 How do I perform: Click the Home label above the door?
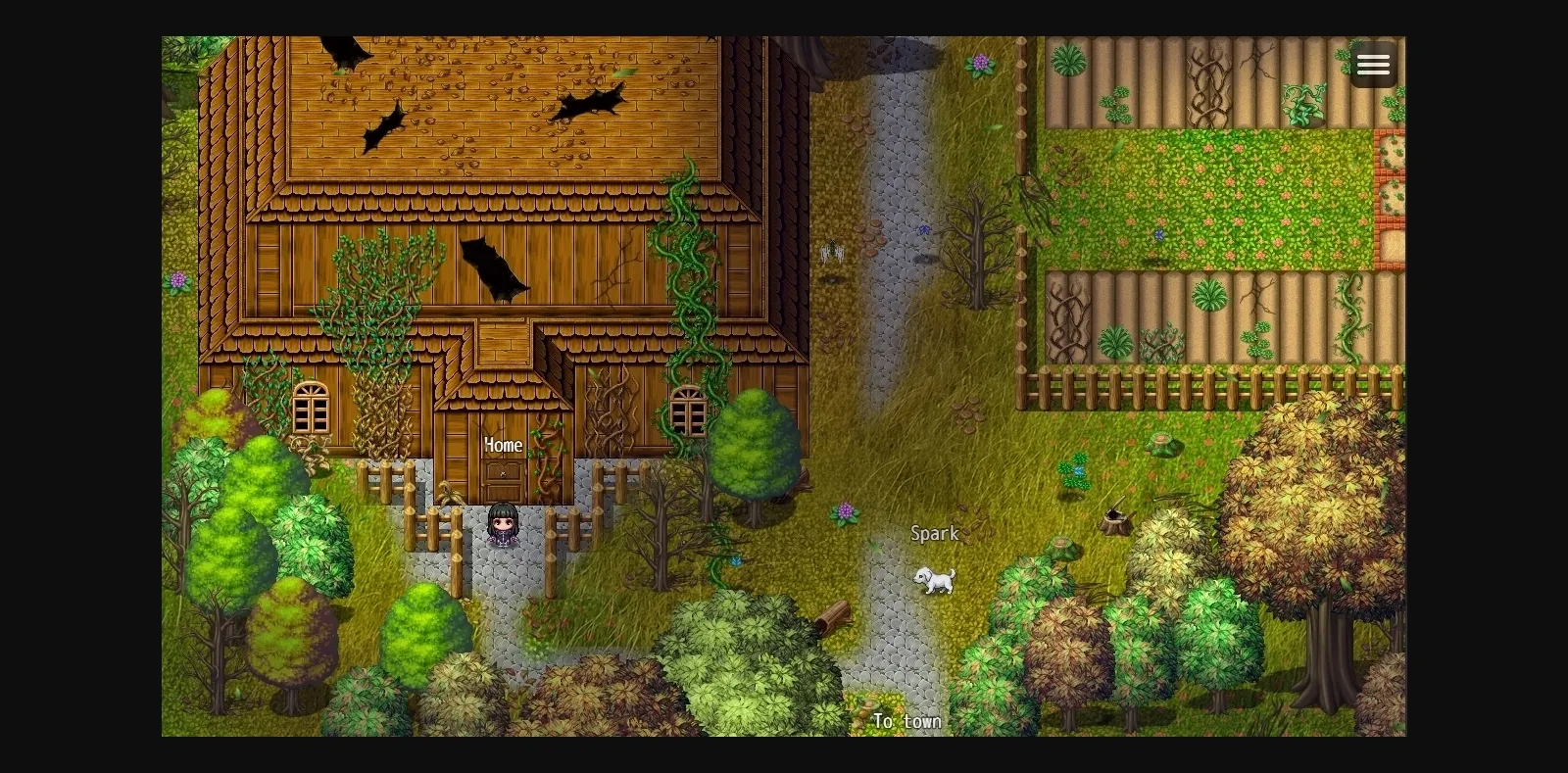coord(503,445)
